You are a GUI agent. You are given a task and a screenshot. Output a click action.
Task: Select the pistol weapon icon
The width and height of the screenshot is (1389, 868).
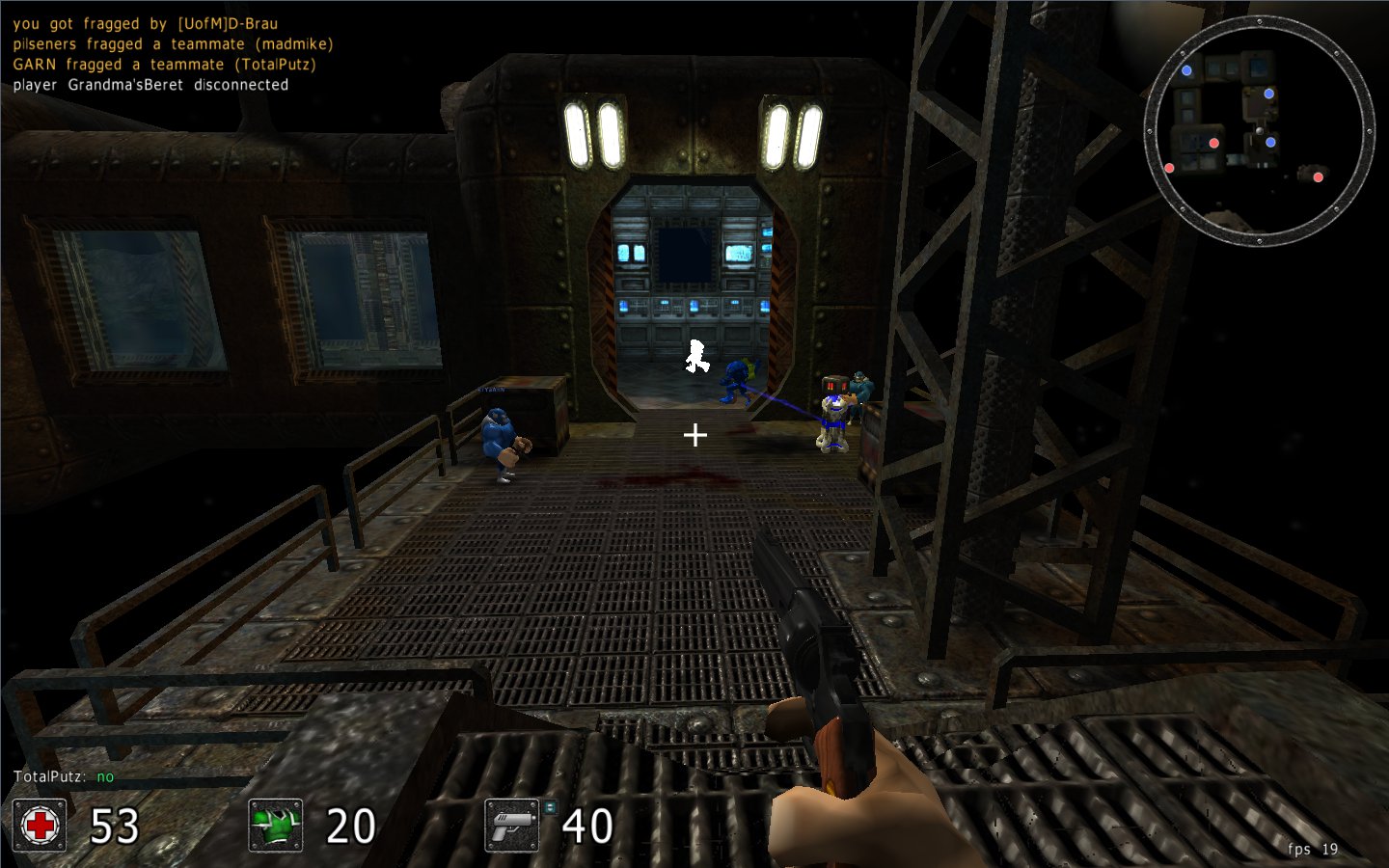click(511, 826)
